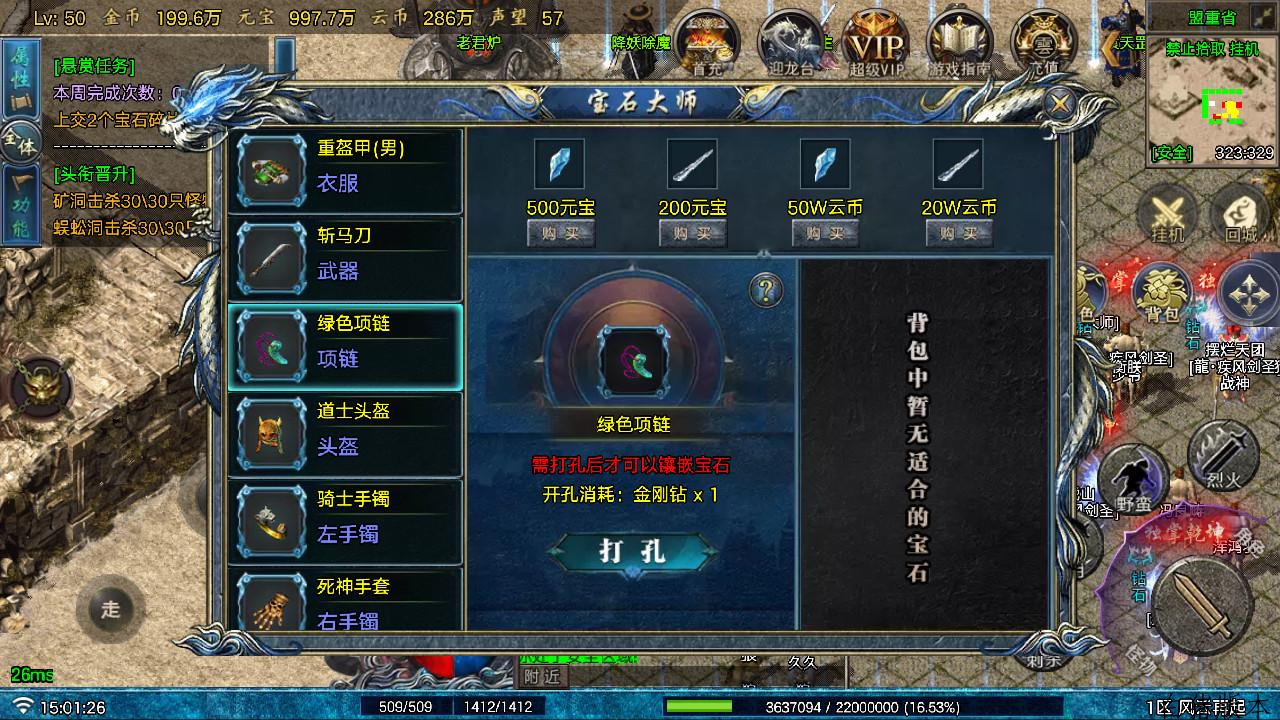Screen dimensions: 1280x720
Task: Open the 迎龙台 dragon icon
Action: click(x=790, y=44)
